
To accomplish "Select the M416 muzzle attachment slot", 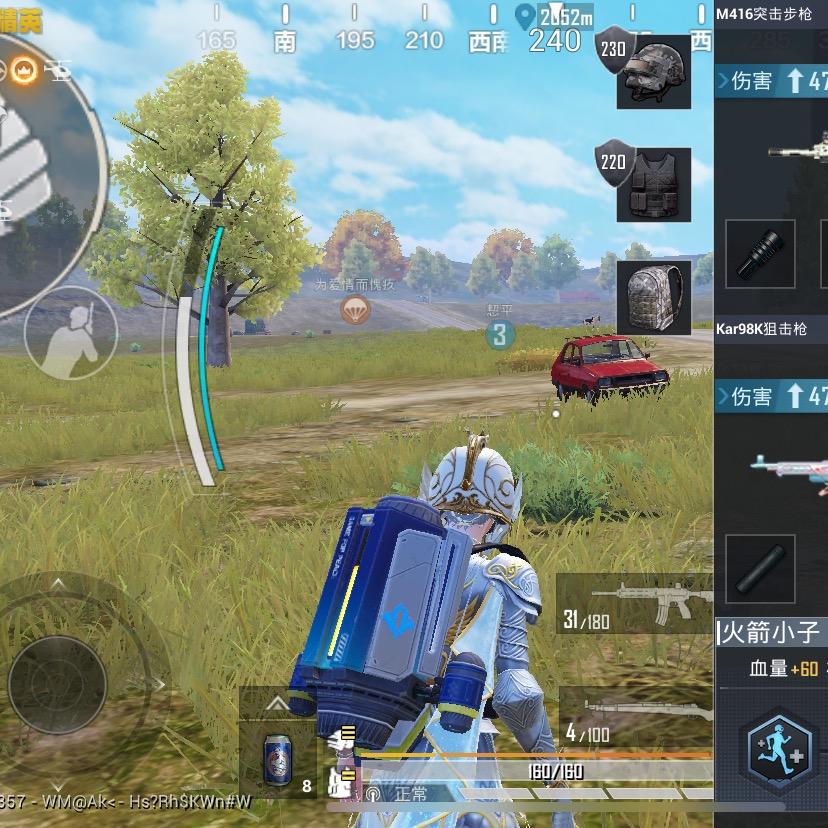I will (x=760, y=254).
